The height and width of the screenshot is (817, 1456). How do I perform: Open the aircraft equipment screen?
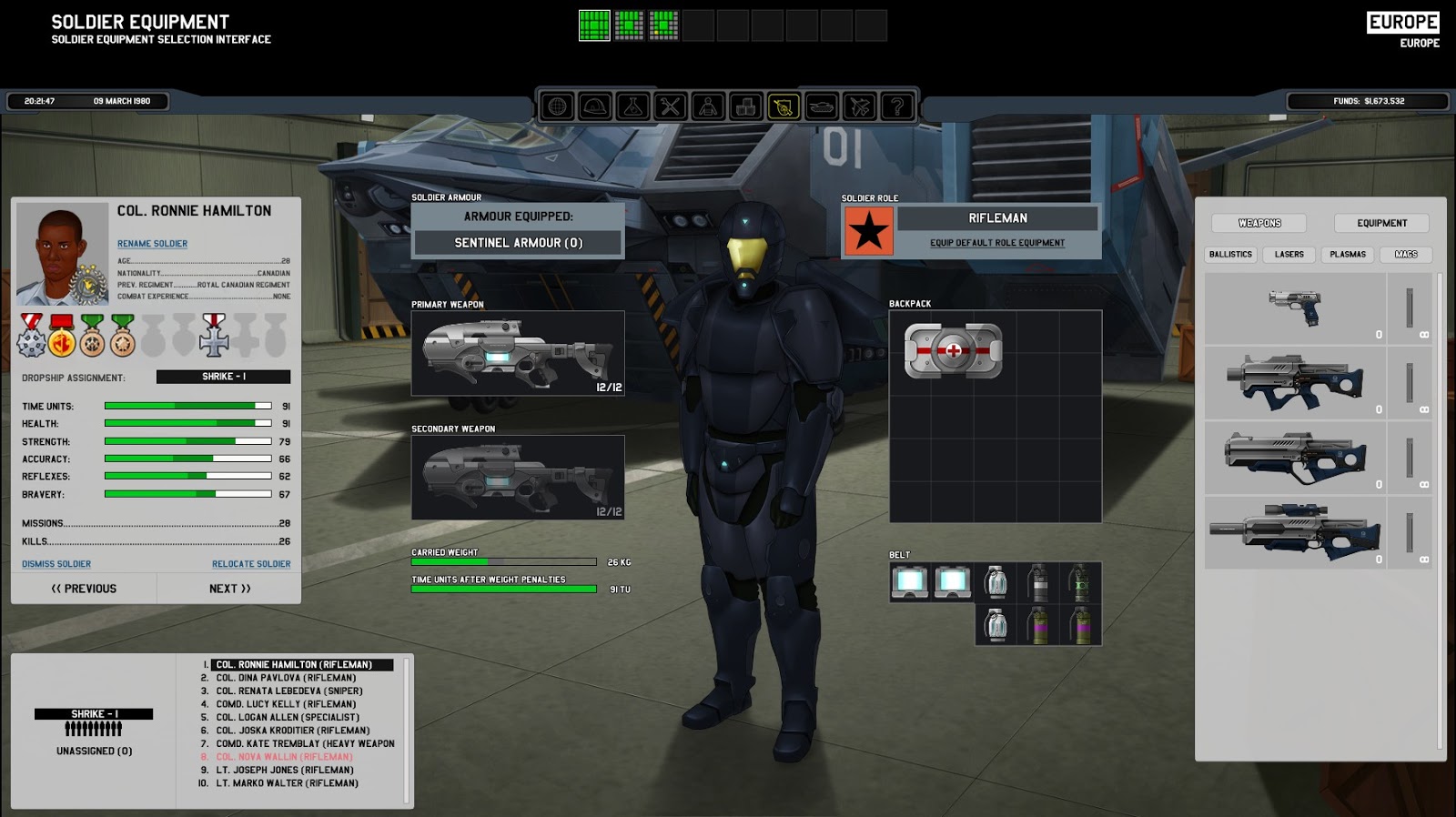[859, 106]
